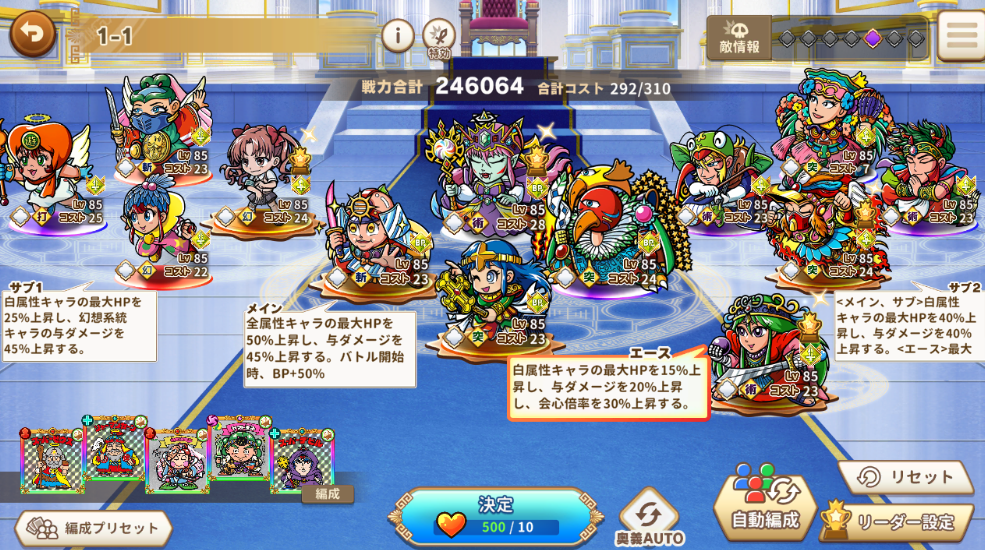Pick the green-masked ninja unit
This screenshot has height=550, width=985.
point(155,115)
